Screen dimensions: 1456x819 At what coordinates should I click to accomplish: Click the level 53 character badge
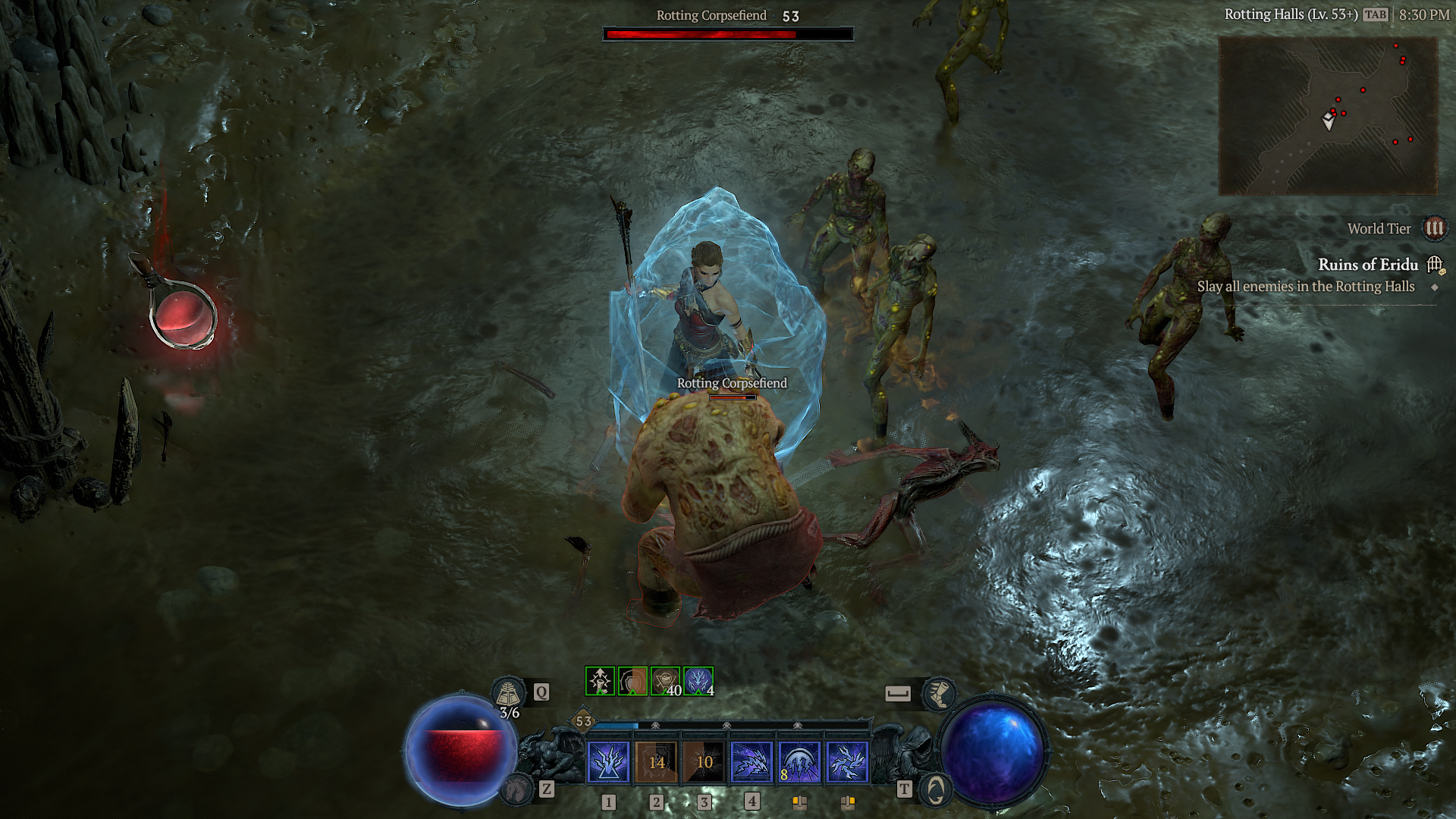583,721
